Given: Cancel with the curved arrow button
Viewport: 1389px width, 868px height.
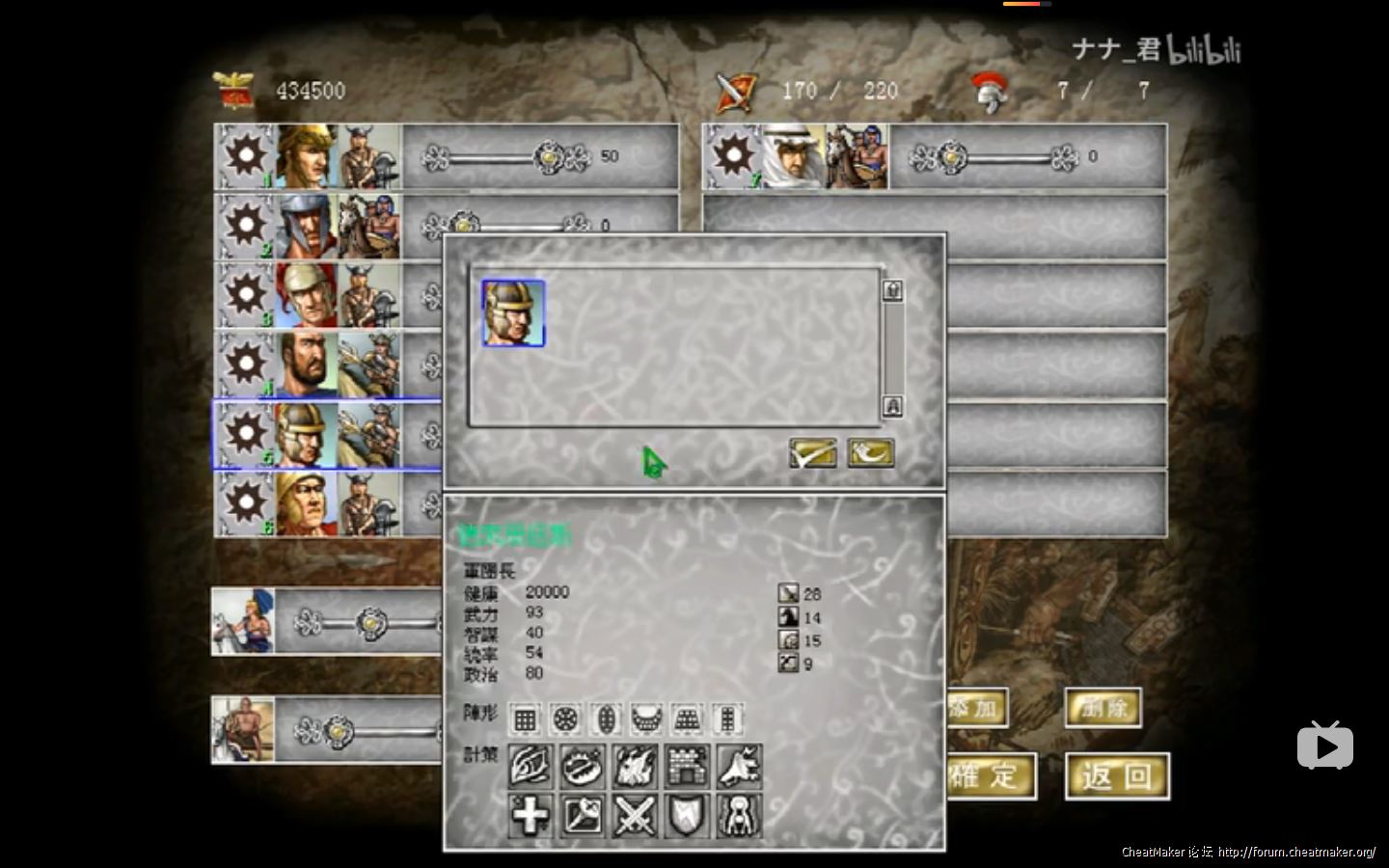Looking at the screenshot, I should tap(870, 452).
